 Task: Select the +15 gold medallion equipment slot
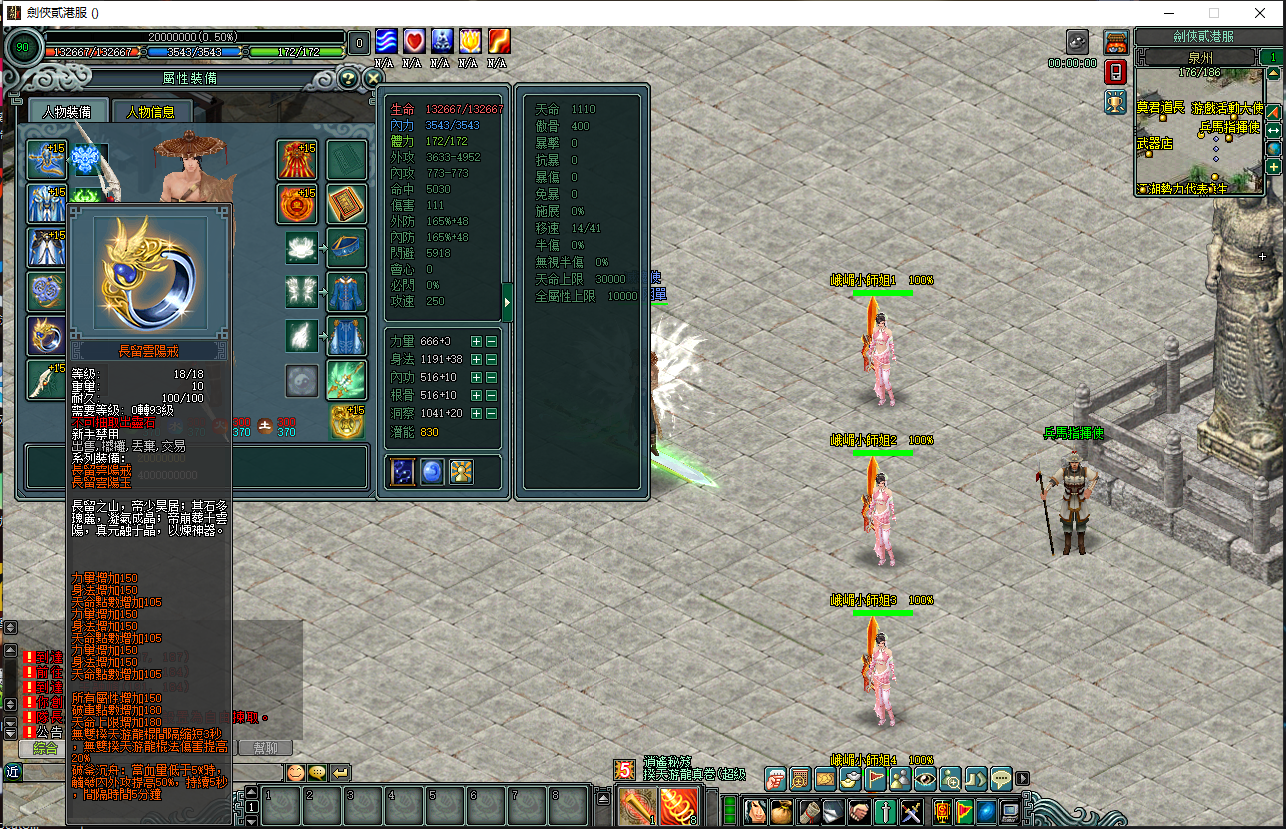click(346, 422)
